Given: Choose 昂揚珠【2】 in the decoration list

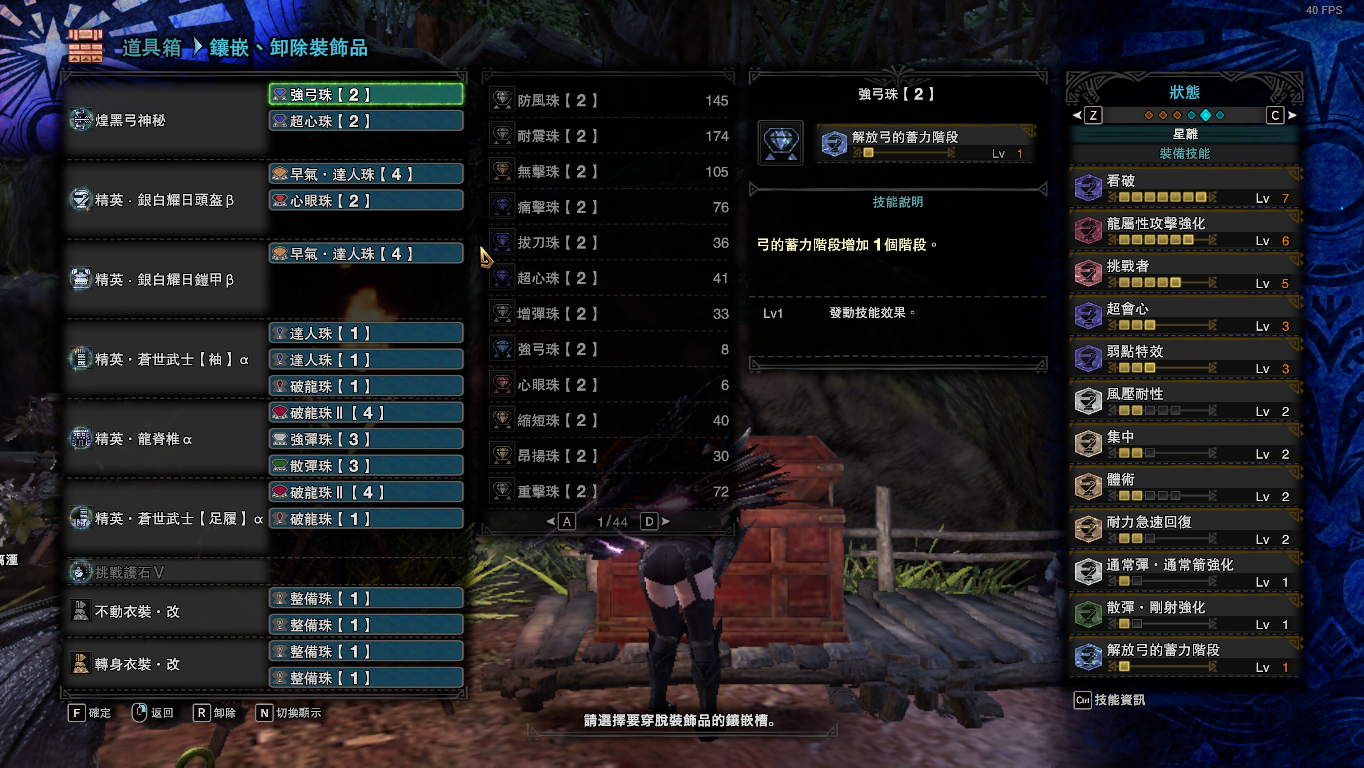Looking at the screenshot, I should 610,456.
